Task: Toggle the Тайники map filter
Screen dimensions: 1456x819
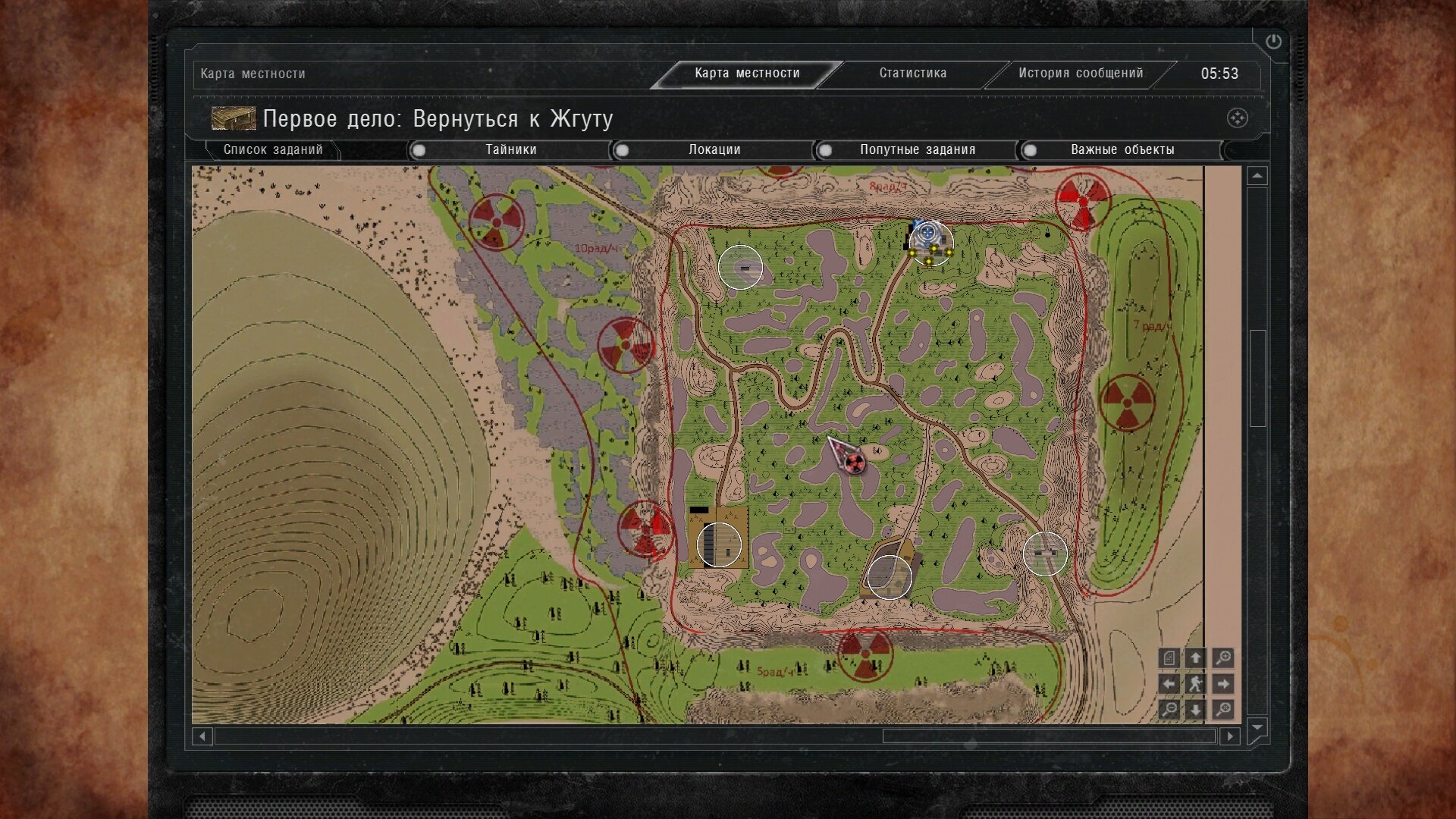Action: pos(419,150)
